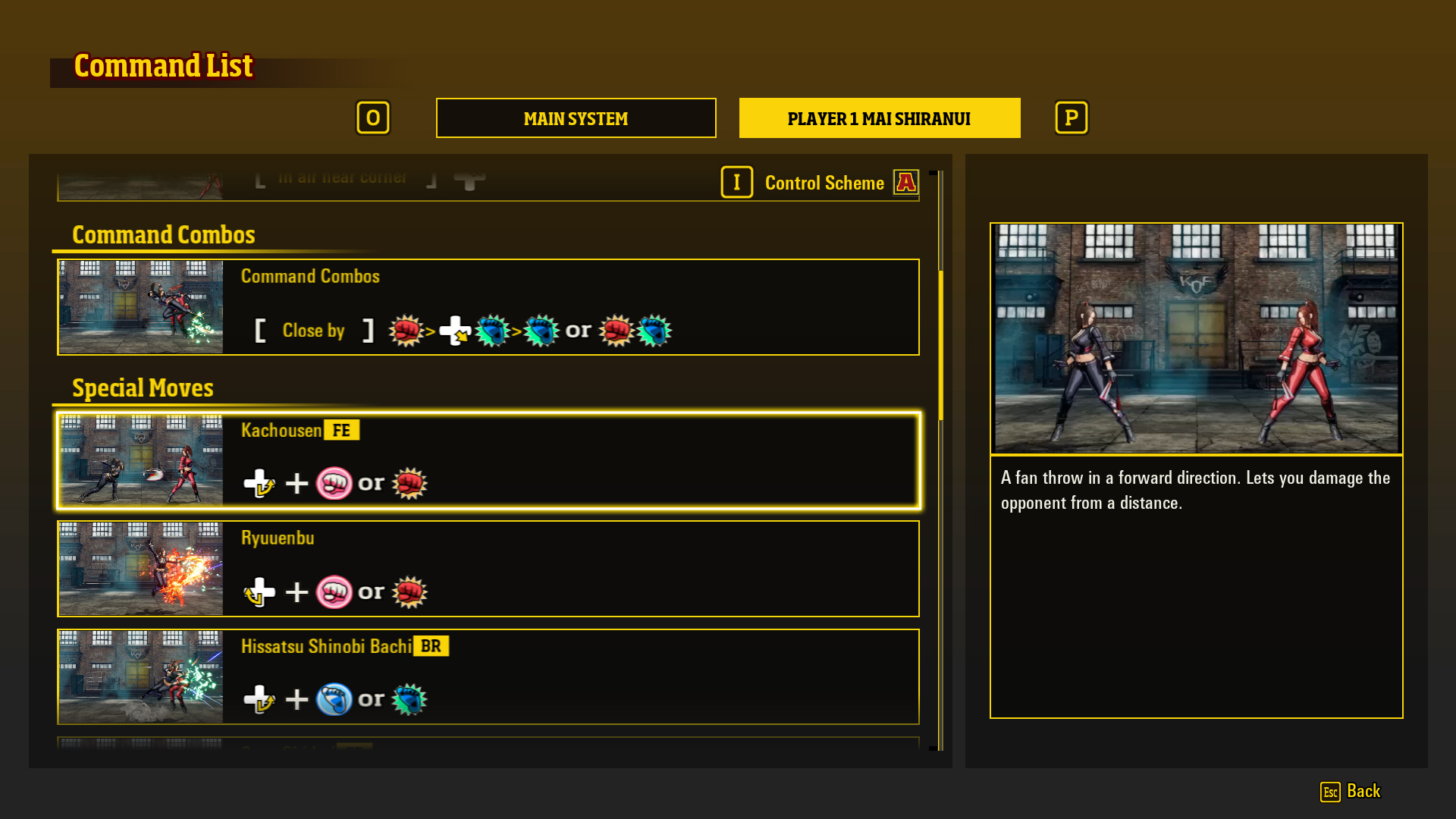Image resolution: width=1456 pixels, height=819 pixels.
Task: Click the heavy punch icon in Kachousen input
Action: (x=410, y=482)
